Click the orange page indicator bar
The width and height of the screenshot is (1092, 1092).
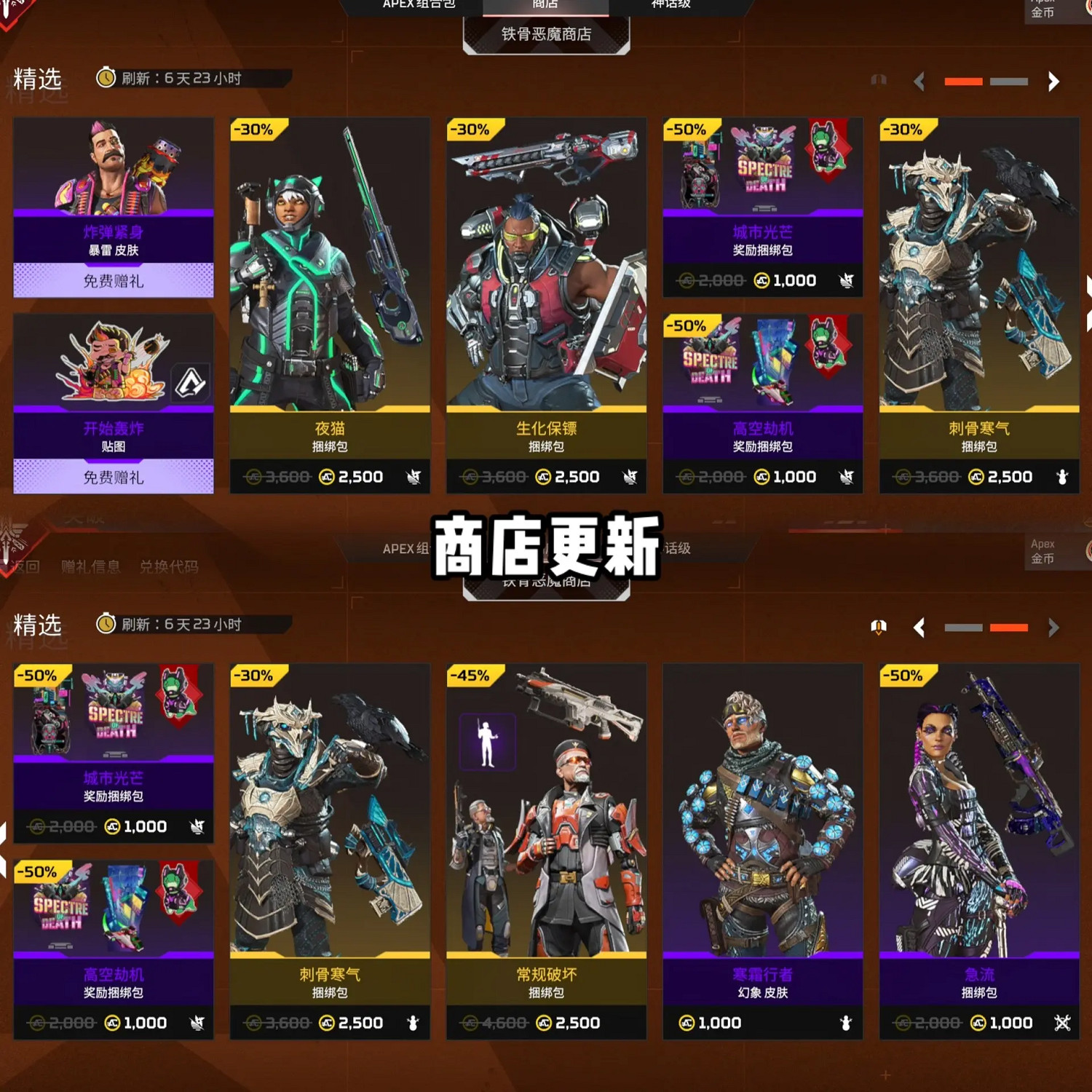click(962, 82)
